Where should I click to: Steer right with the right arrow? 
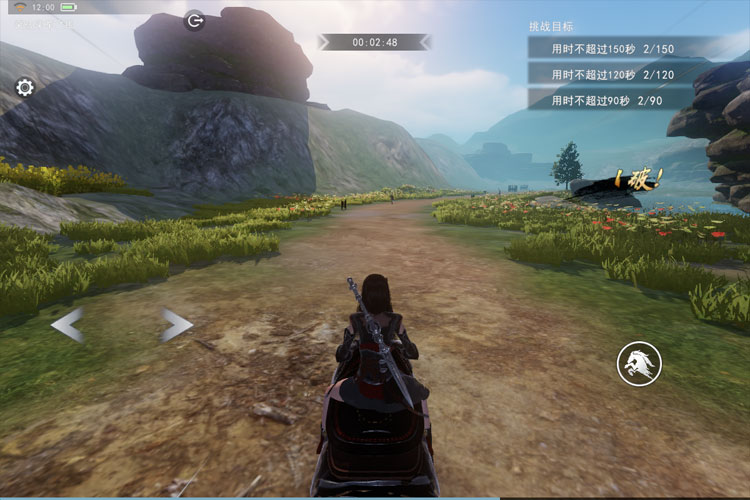click(176, 324)
